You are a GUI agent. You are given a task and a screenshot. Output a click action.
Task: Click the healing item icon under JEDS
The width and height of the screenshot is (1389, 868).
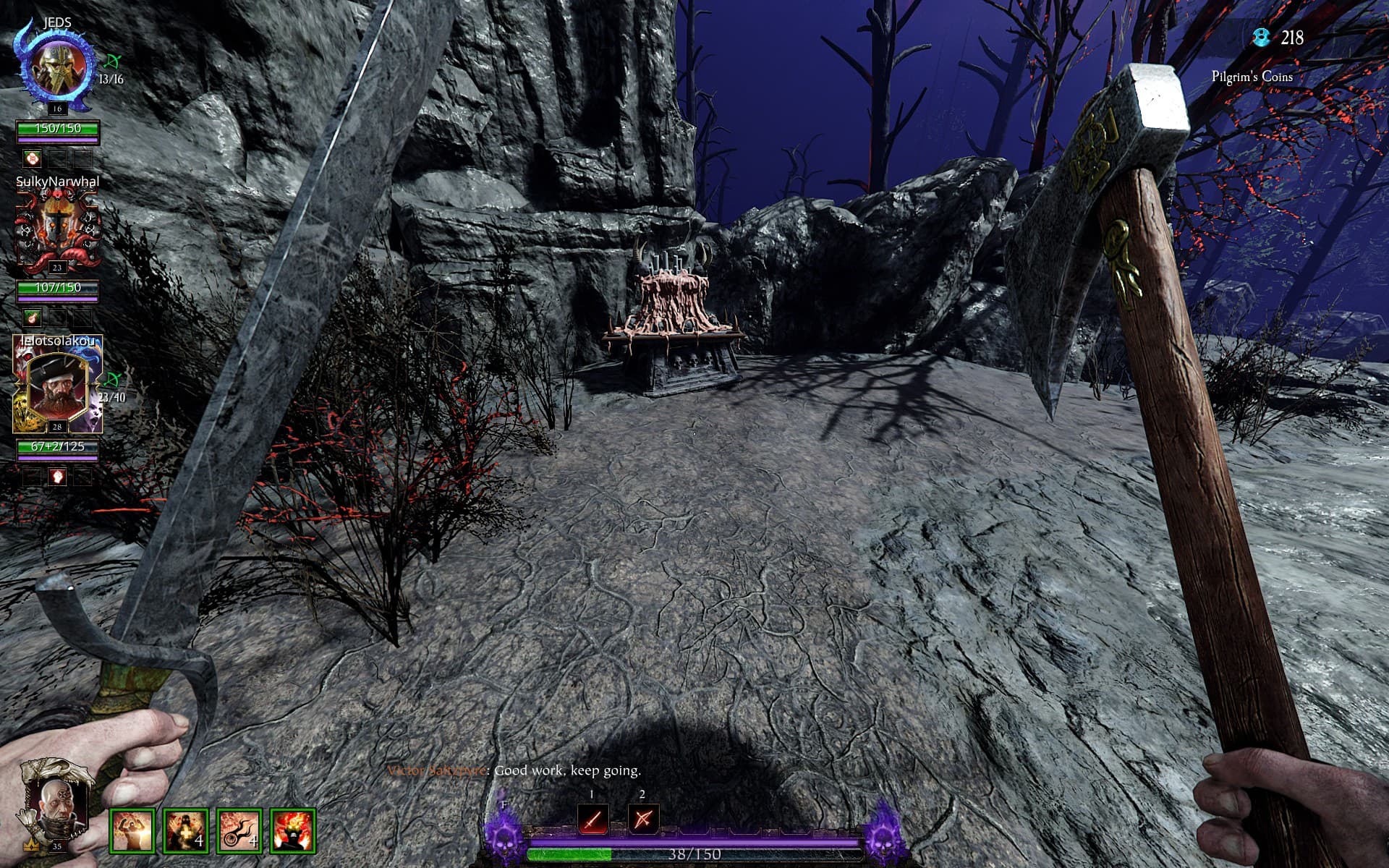pyautogui.click(x=32, y=158)
